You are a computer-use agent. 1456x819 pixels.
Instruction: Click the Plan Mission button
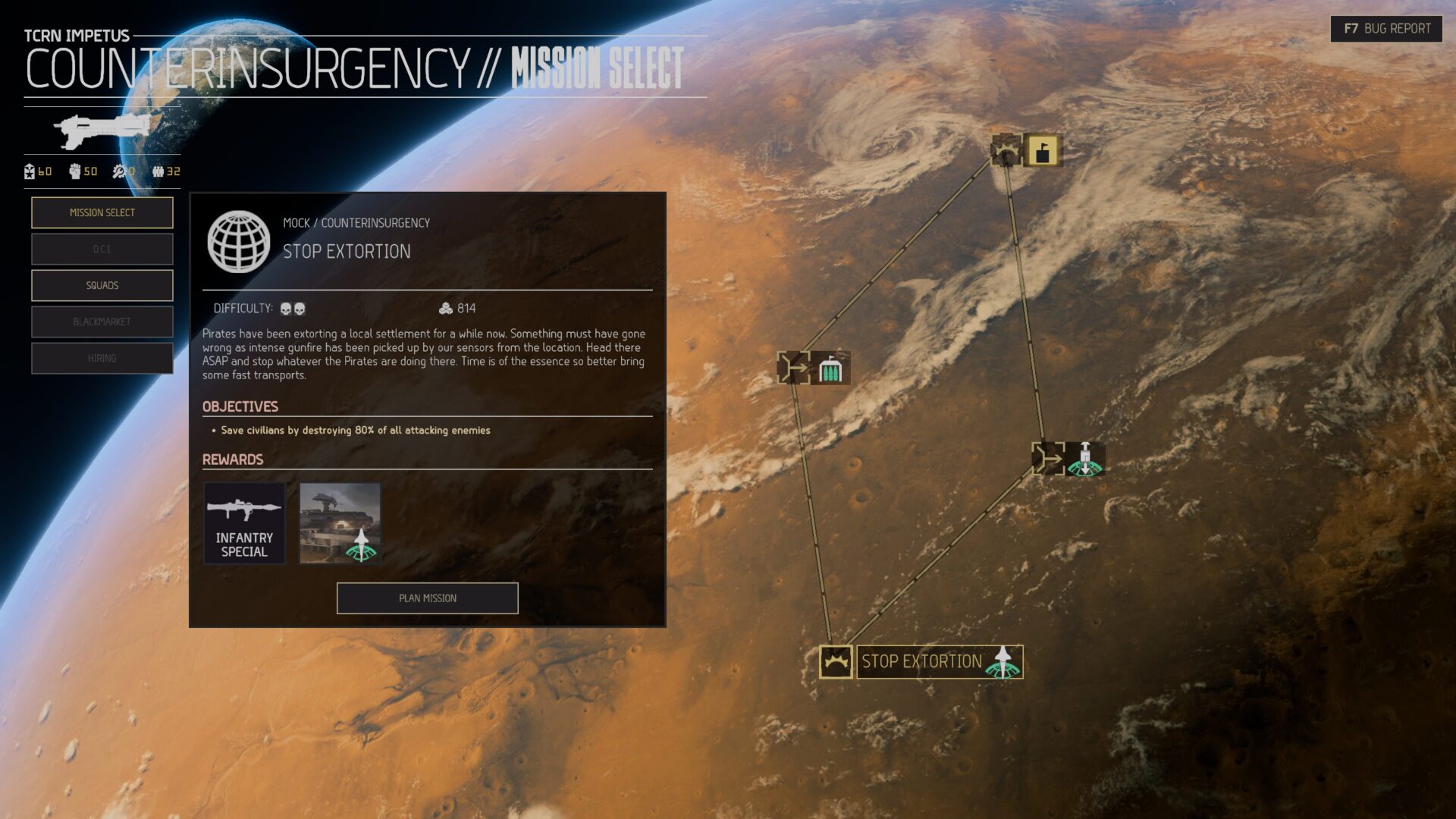[x=427, y=598]
